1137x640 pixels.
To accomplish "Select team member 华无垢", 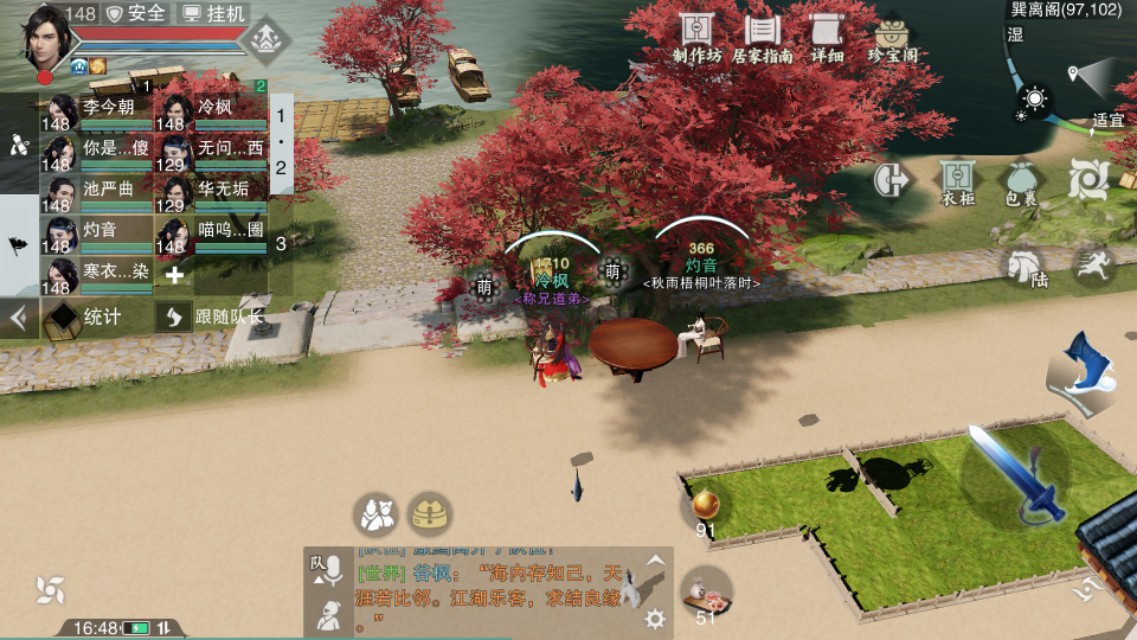I will tap(211, 194).
